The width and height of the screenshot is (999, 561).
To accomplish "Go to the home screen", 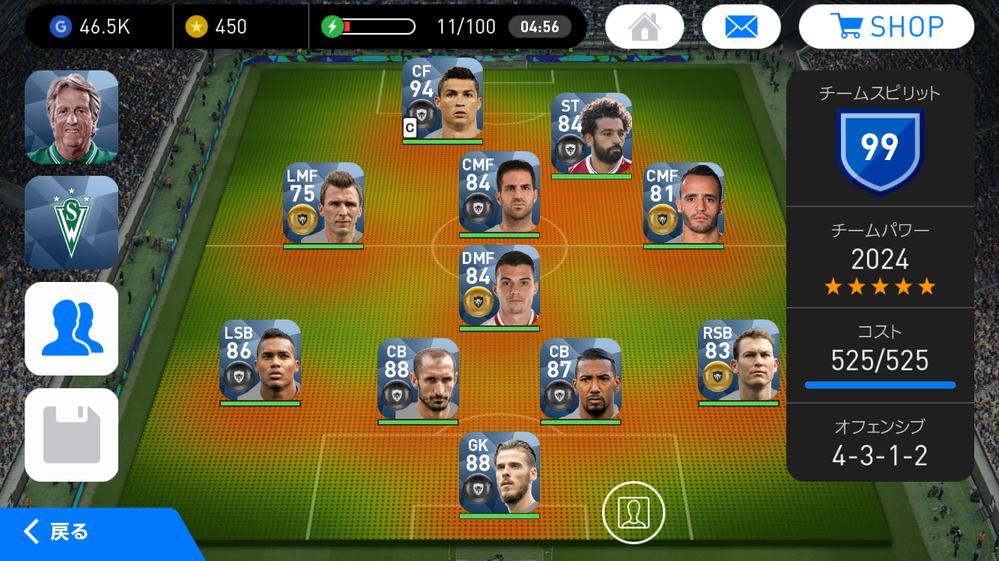I will 645,27.
